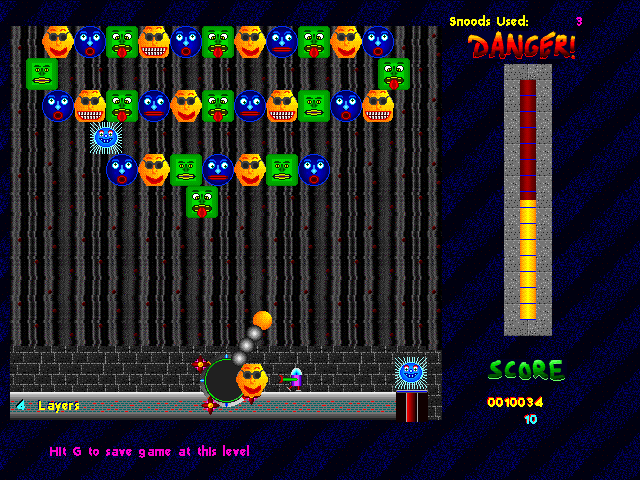
Task: Click the orange snood loaded in the launcher
Action: 251,379
